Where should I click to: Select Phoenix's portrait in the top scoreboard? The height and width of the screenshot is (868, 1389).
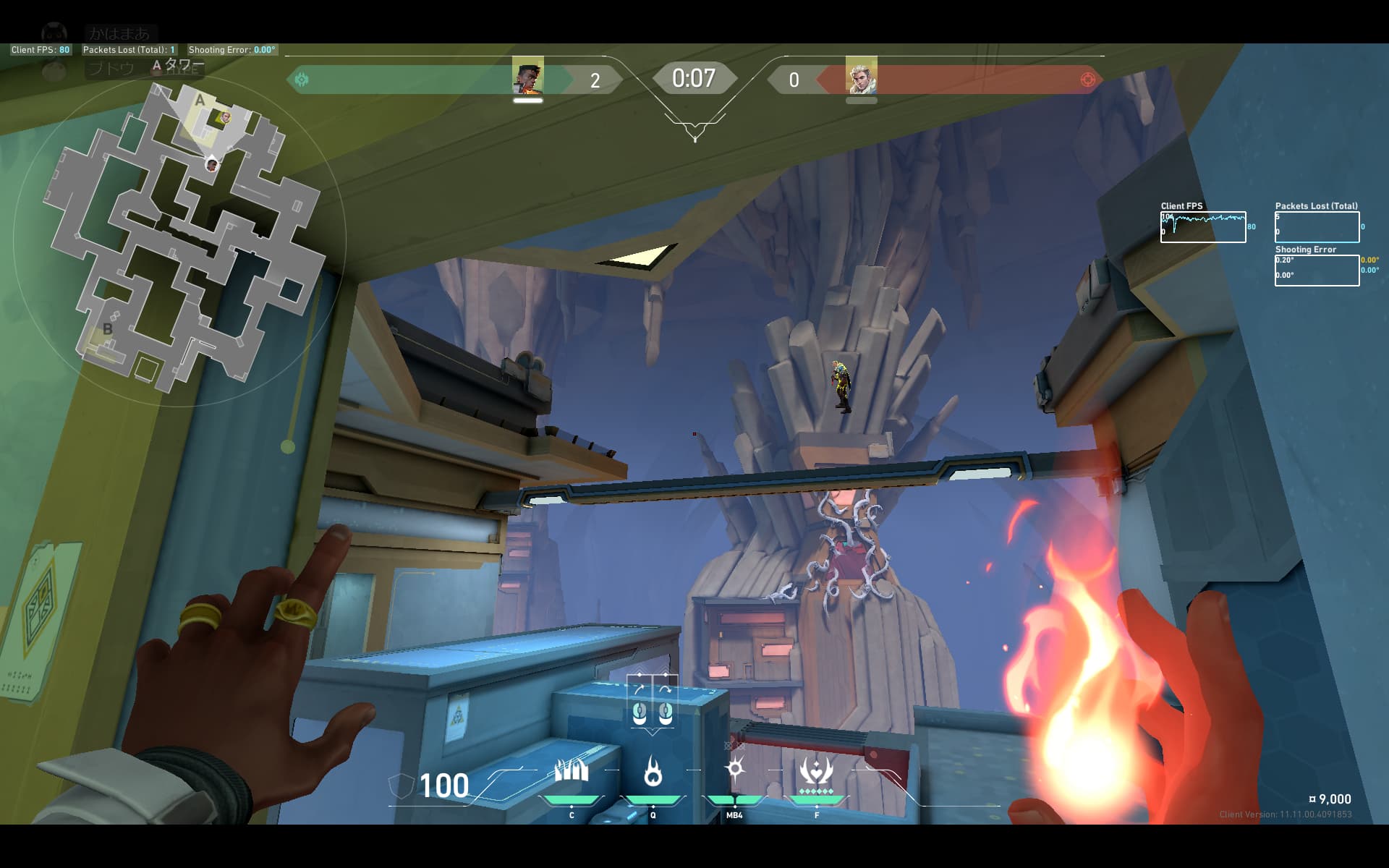pyautogui.click(x=528, y=75)
